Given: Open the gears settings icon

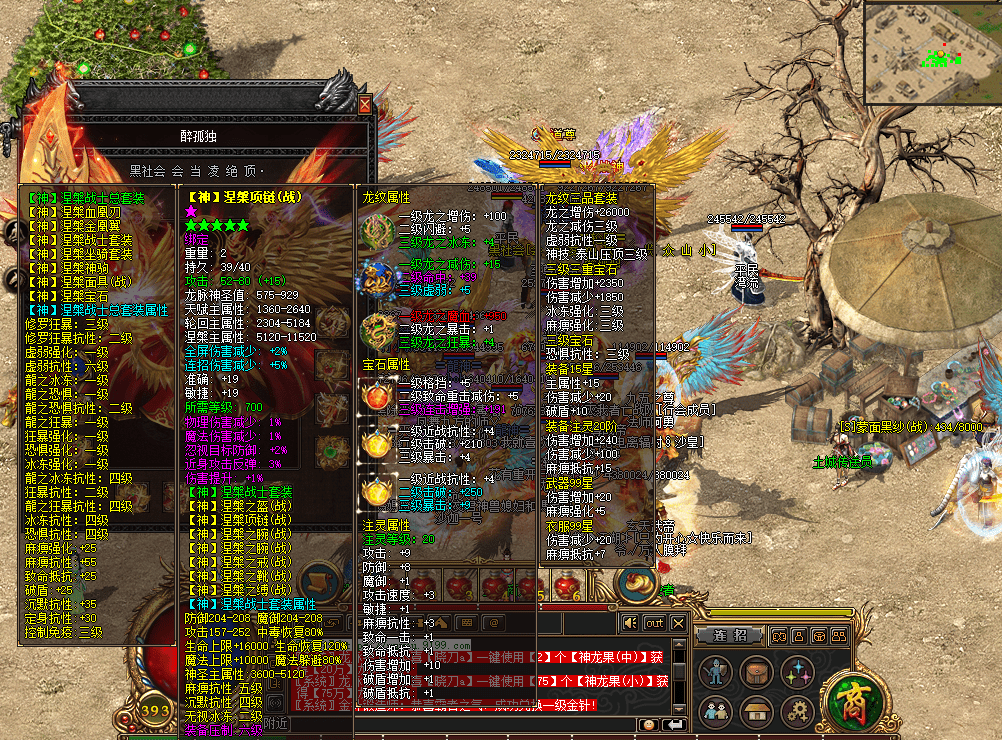Looking at the screenshot, I should click(797, 712).
